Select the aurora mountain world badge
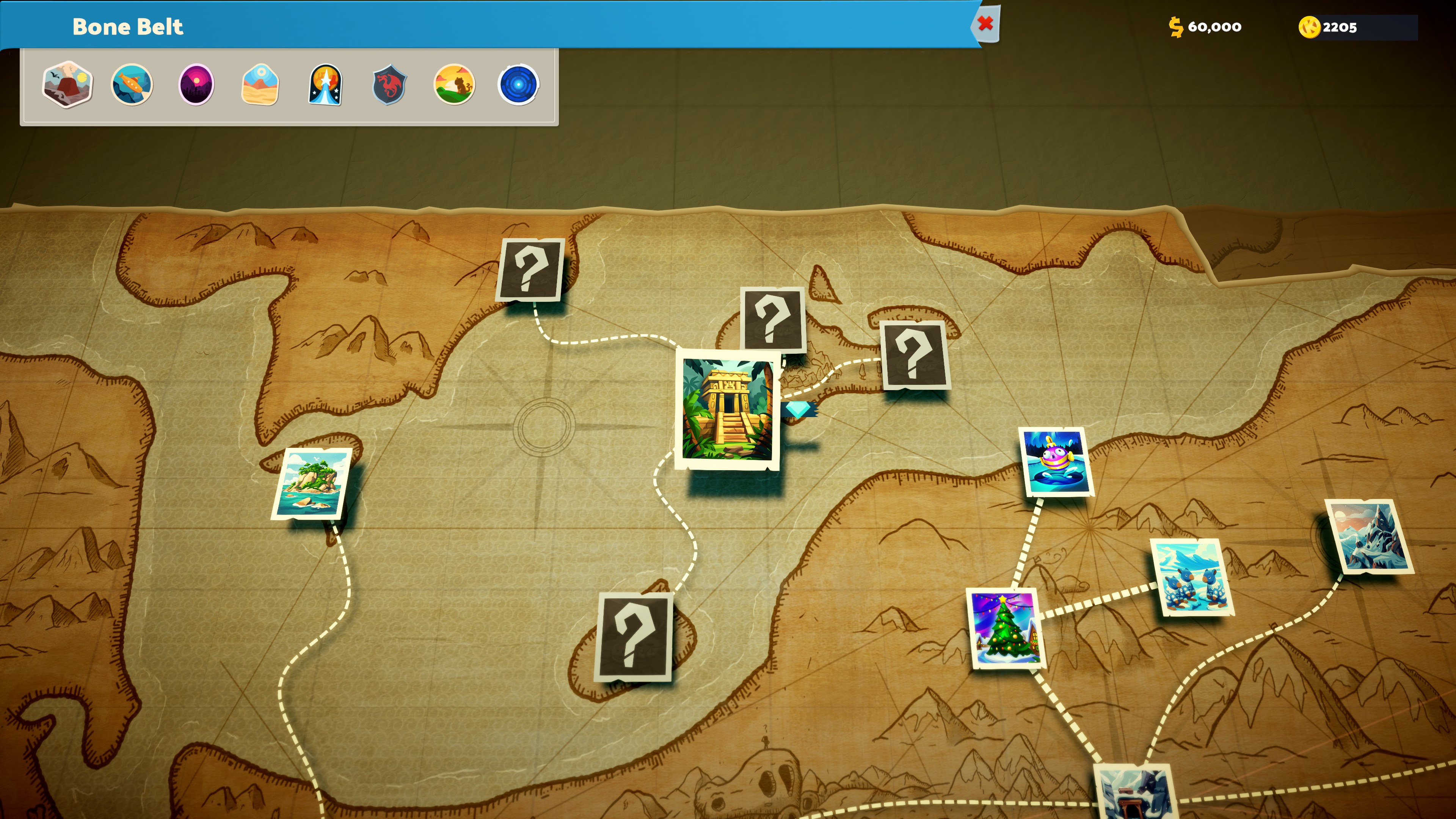The height and width of the screenshot is (819, 1456). click(326, 85)
